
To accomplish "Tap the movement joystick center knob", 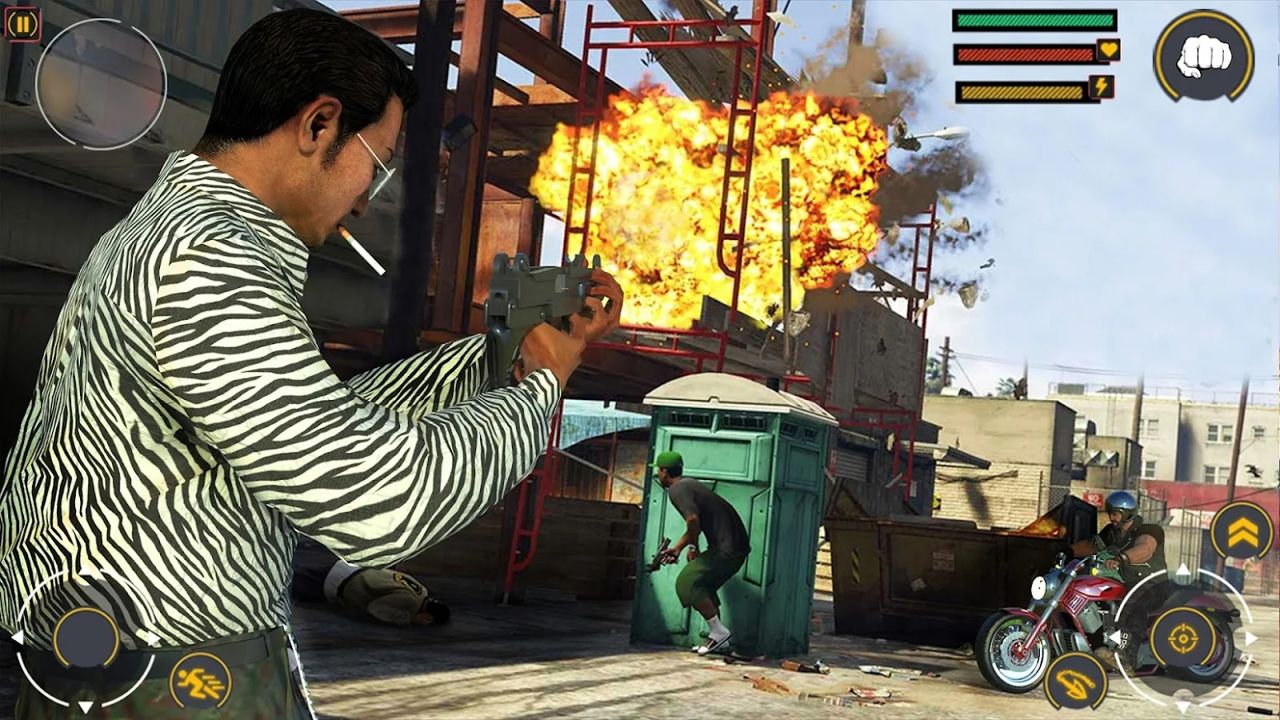I will 86,638.
